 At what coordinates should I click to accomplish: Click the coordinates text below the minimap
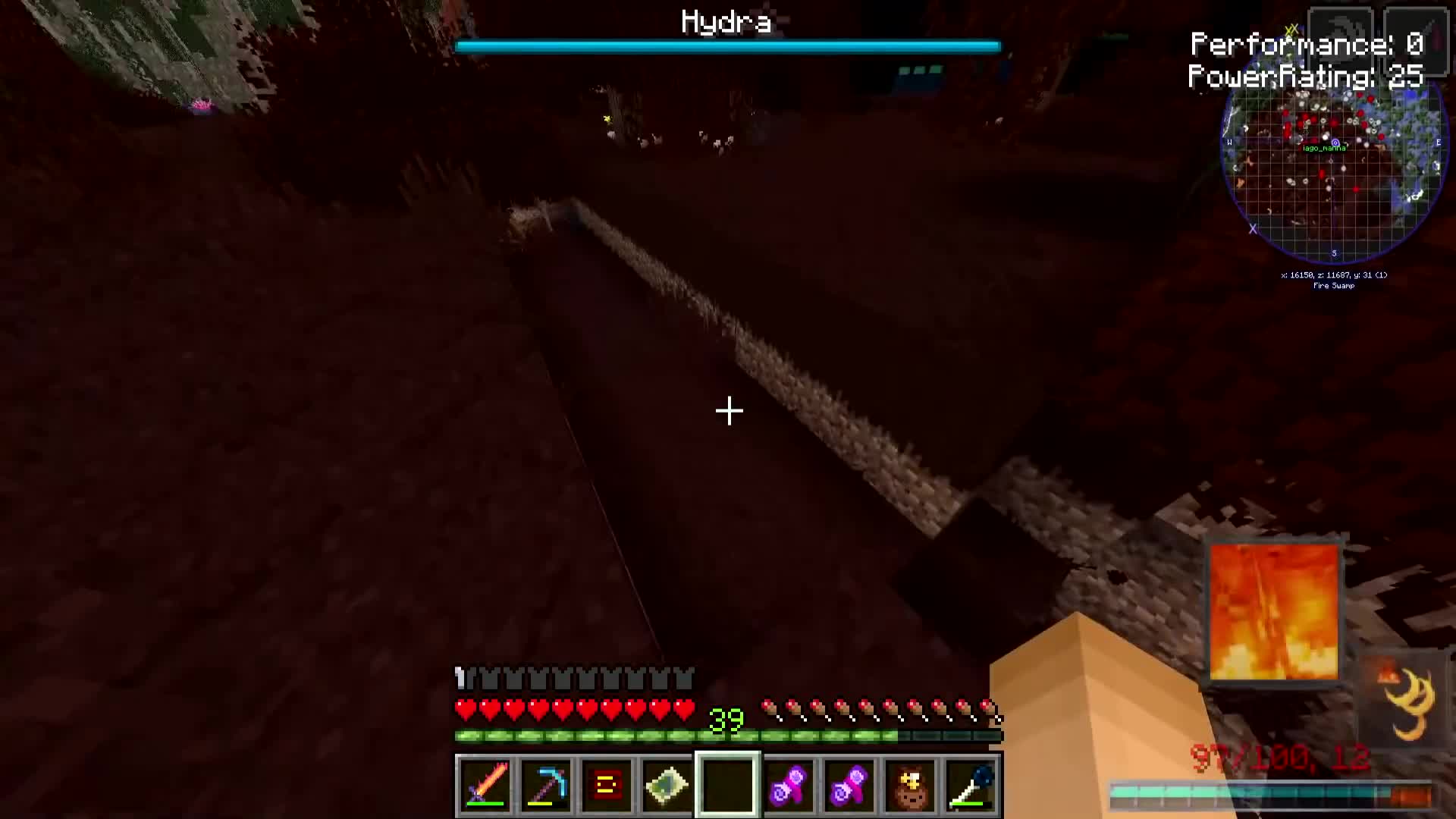[x=1332, y=275]
